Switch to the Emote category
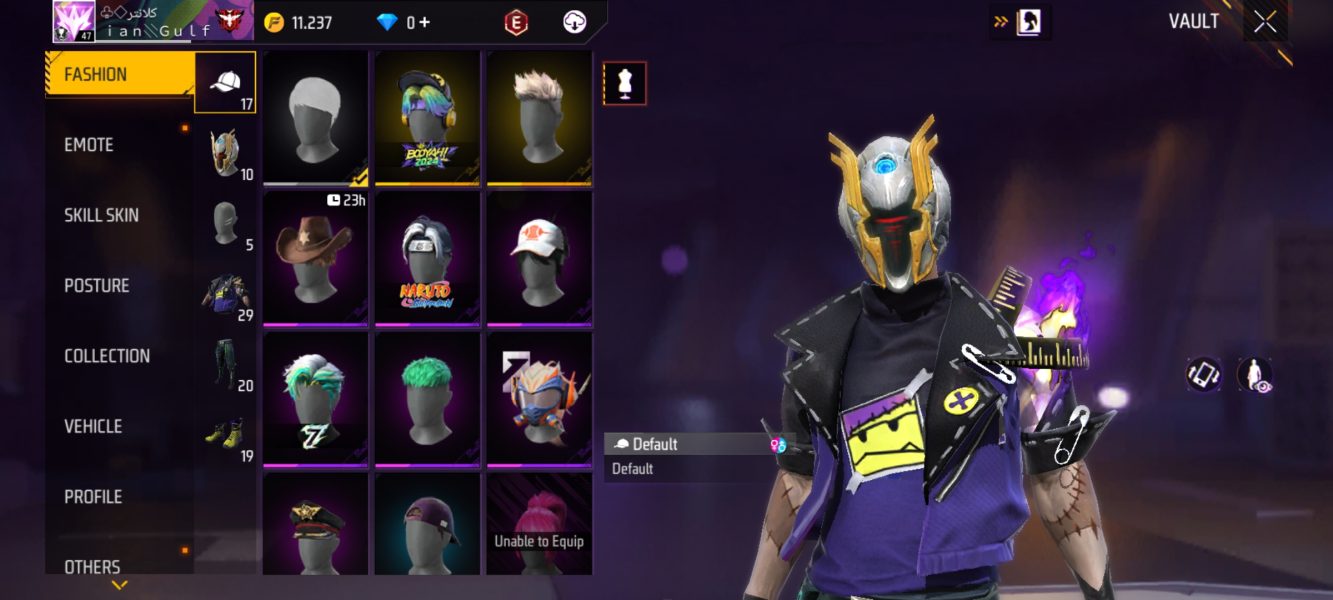This screenshot has height=600, width=1333. pos(90,145)
